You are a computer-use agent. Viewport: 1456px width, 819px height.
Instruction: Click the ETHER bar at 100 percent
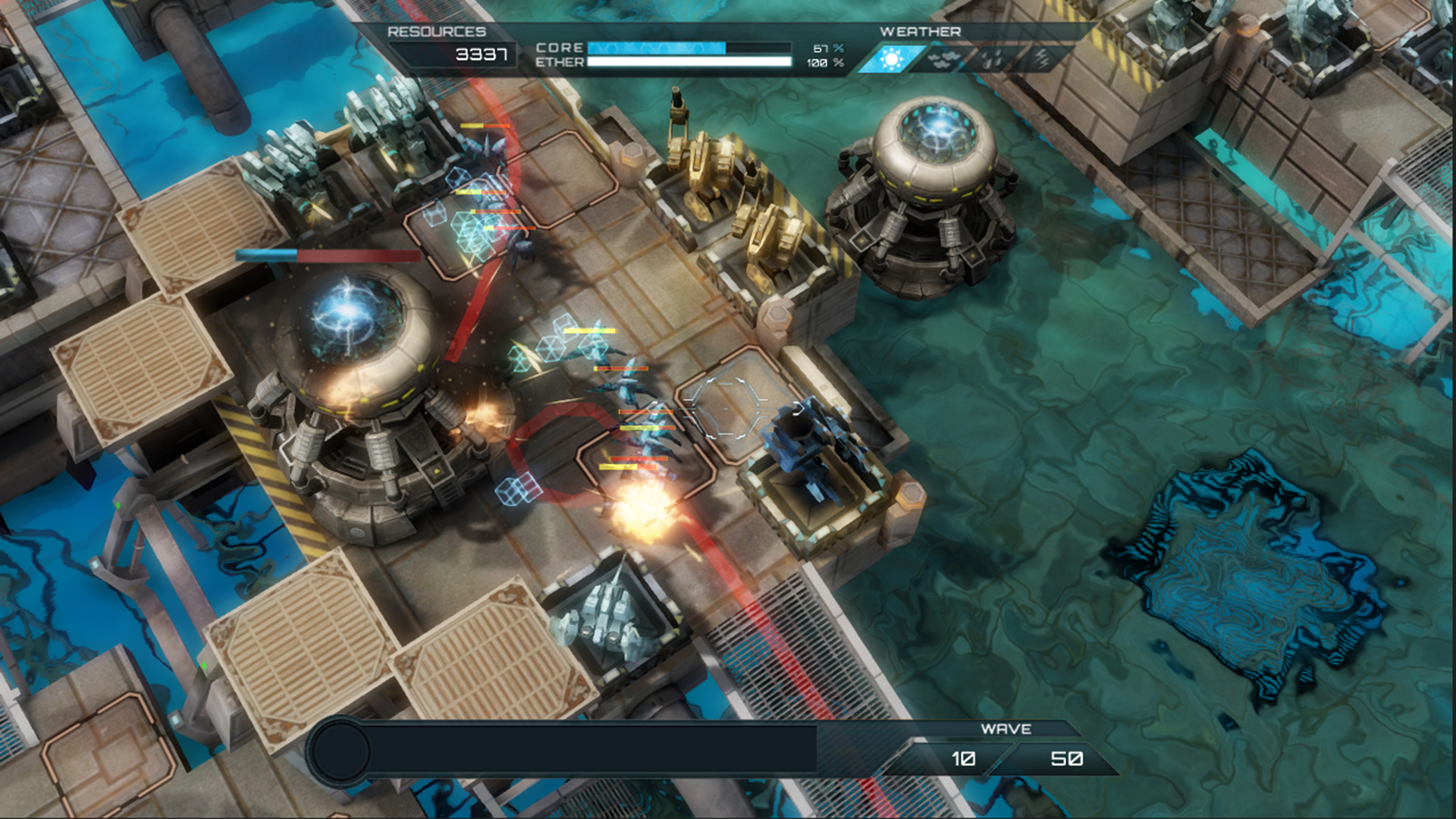[x=686, y=61]
